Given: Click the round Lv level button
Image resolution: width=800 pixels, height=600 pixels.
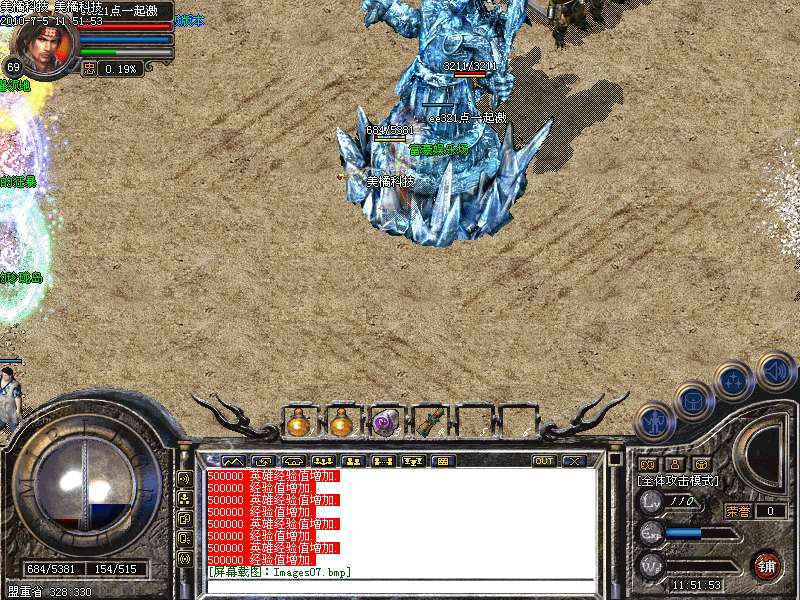Looking at the screenshot, I should click(x=651, y=502).
